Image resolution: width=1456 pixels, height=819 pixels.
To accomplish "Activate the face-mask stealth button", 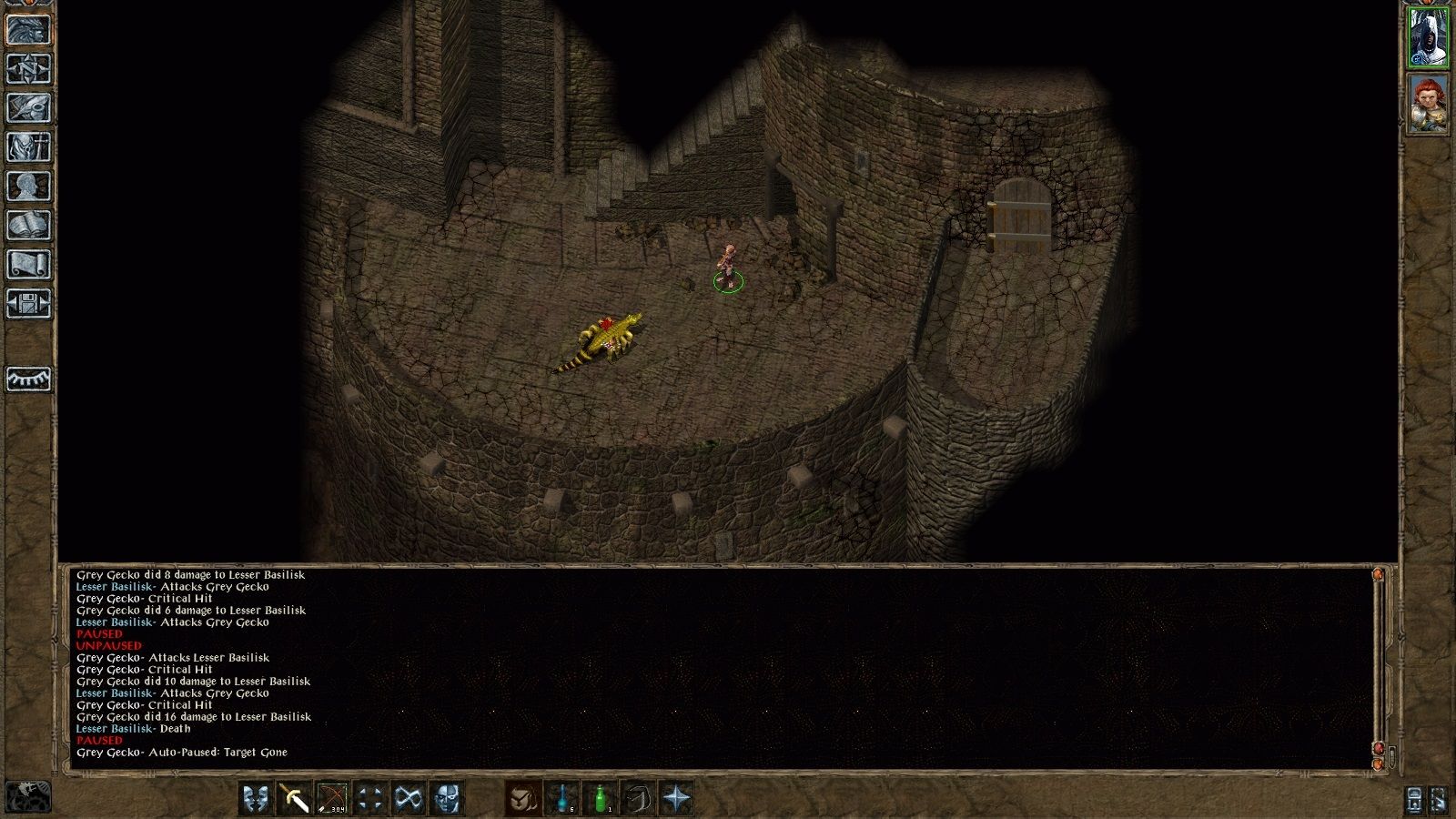I will point(446,799).
